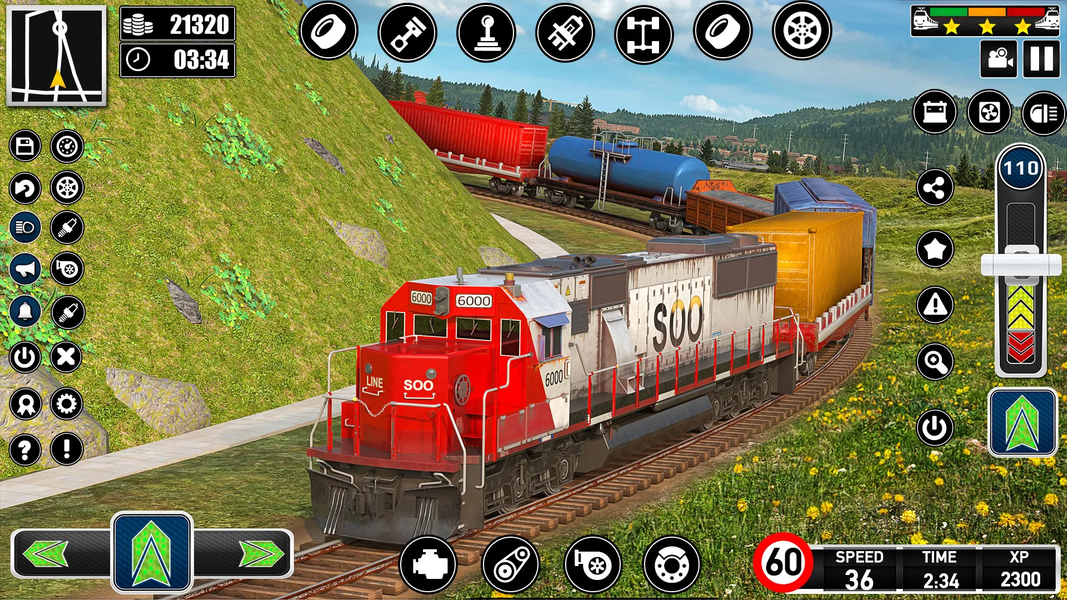Image resolution: width=1067 pixels, height=600 pixels.
Task: Open the chassis axle icon
Action: click(643, 31)
